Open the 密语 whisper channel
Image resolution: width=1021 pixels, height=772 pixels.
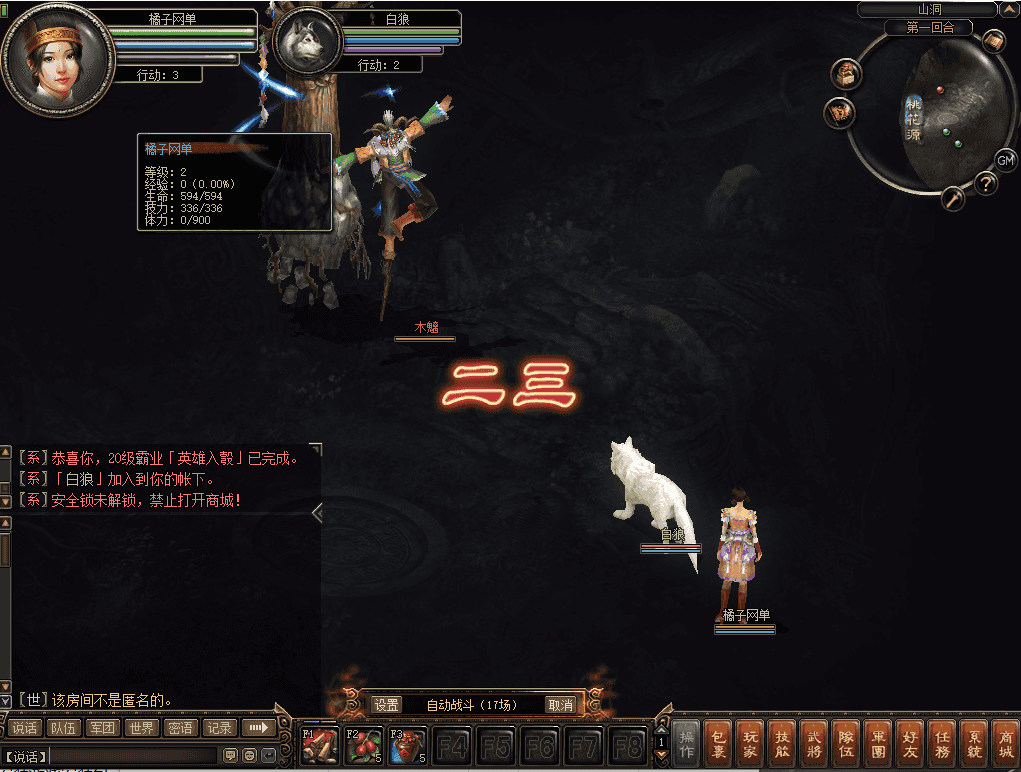(x=181, y=728)
